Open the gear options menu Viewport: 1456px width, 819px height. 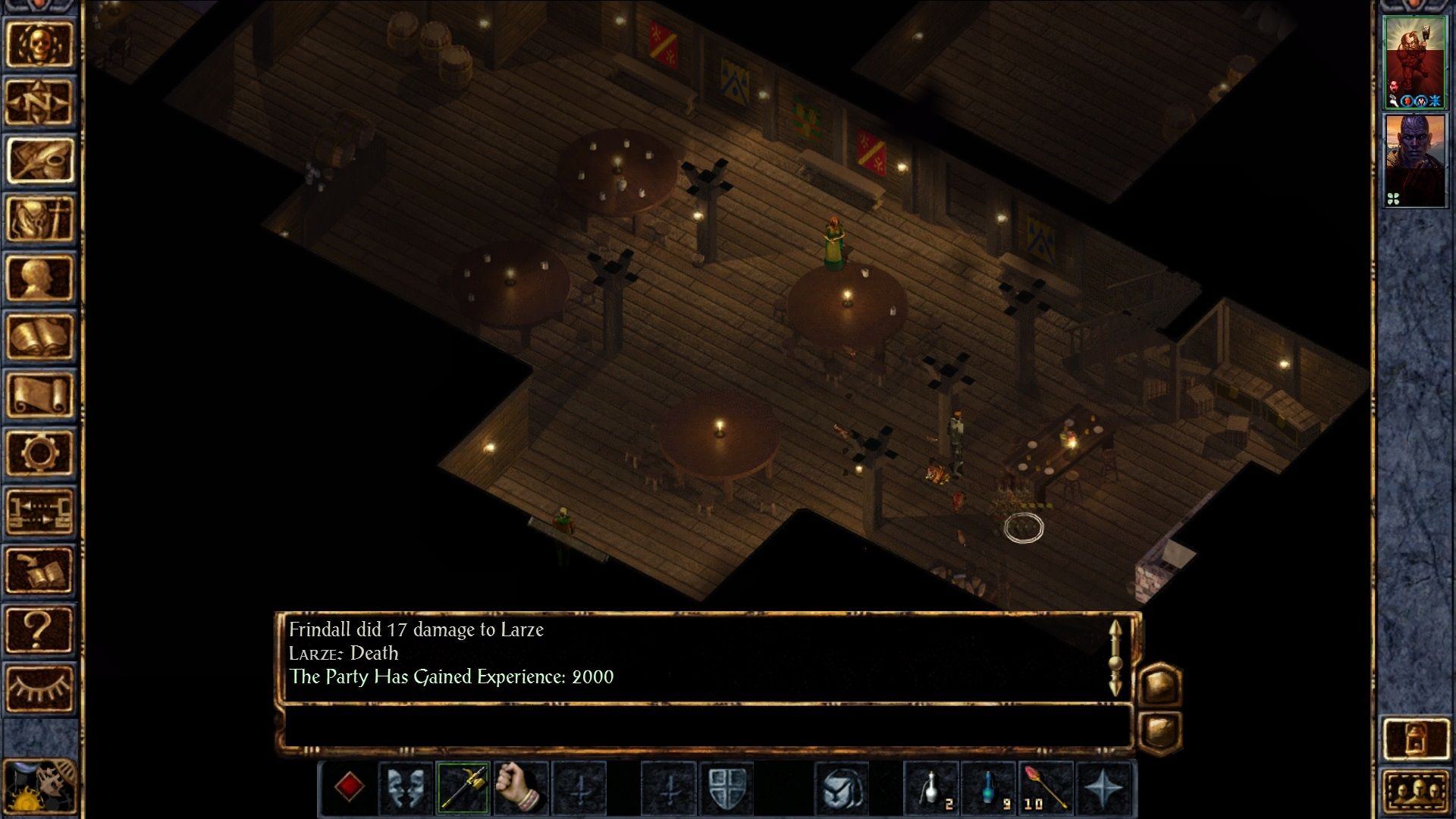pos(39,453)
